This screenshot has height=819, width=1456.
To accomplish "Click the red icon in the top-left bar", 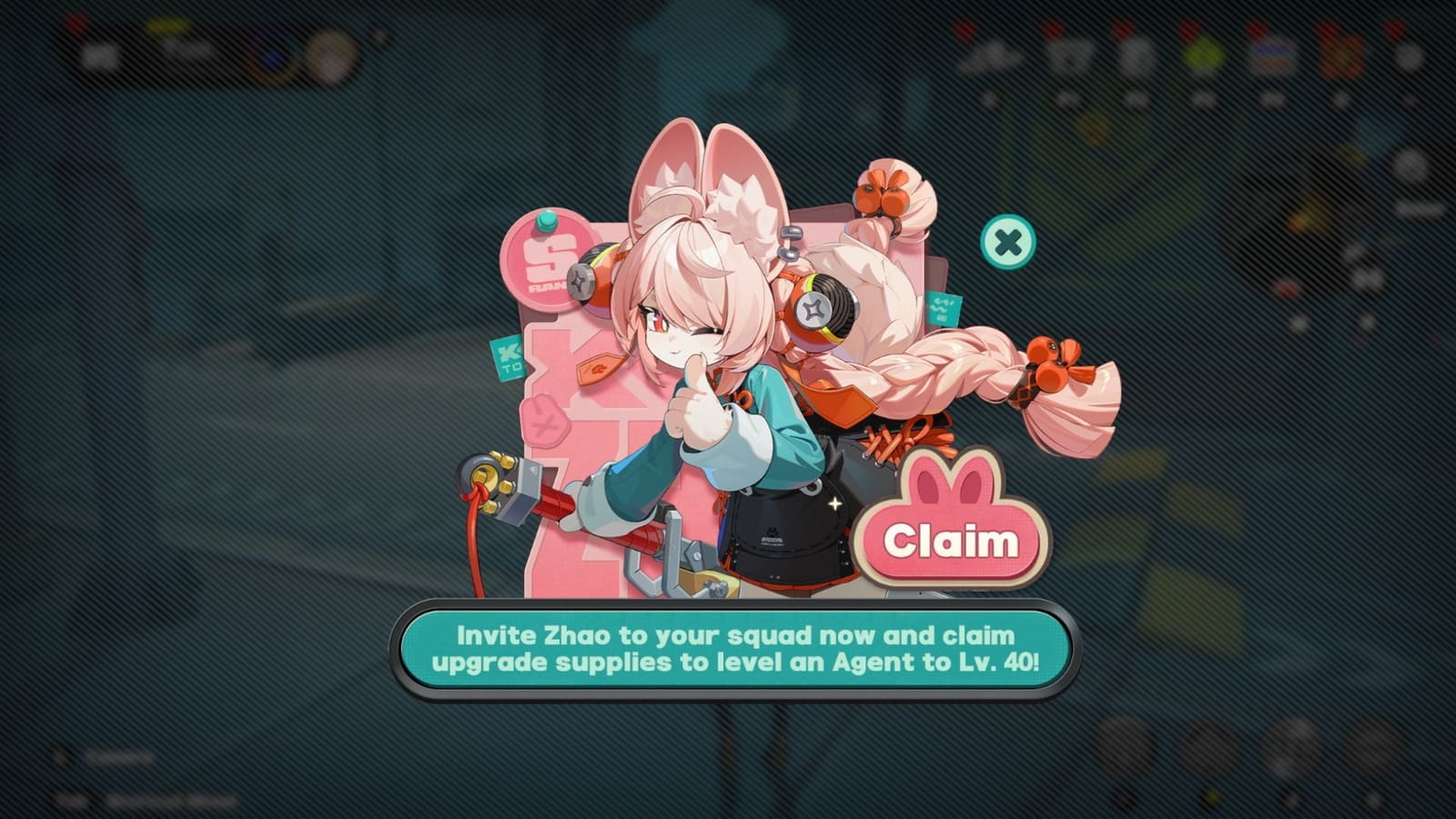I will coord(75,25).
